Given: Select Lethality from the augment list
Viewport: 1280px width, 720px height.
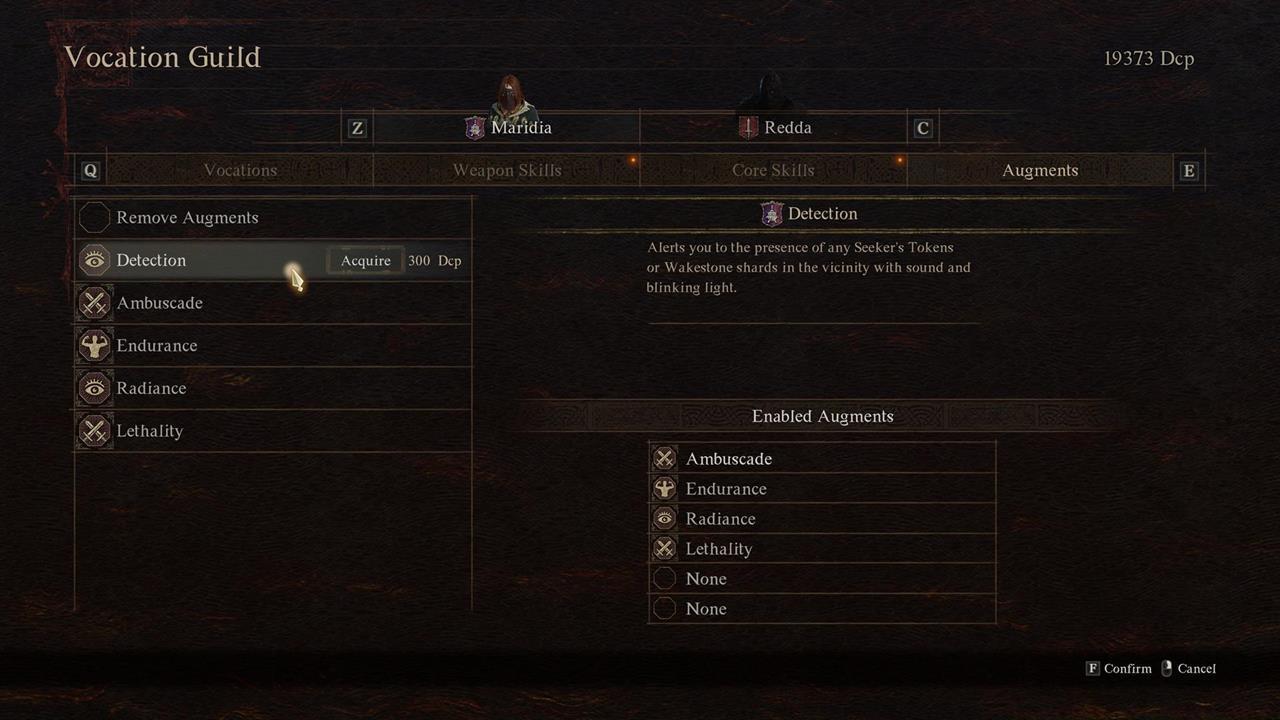Looking at the screenshot, I should pos(150,431).
